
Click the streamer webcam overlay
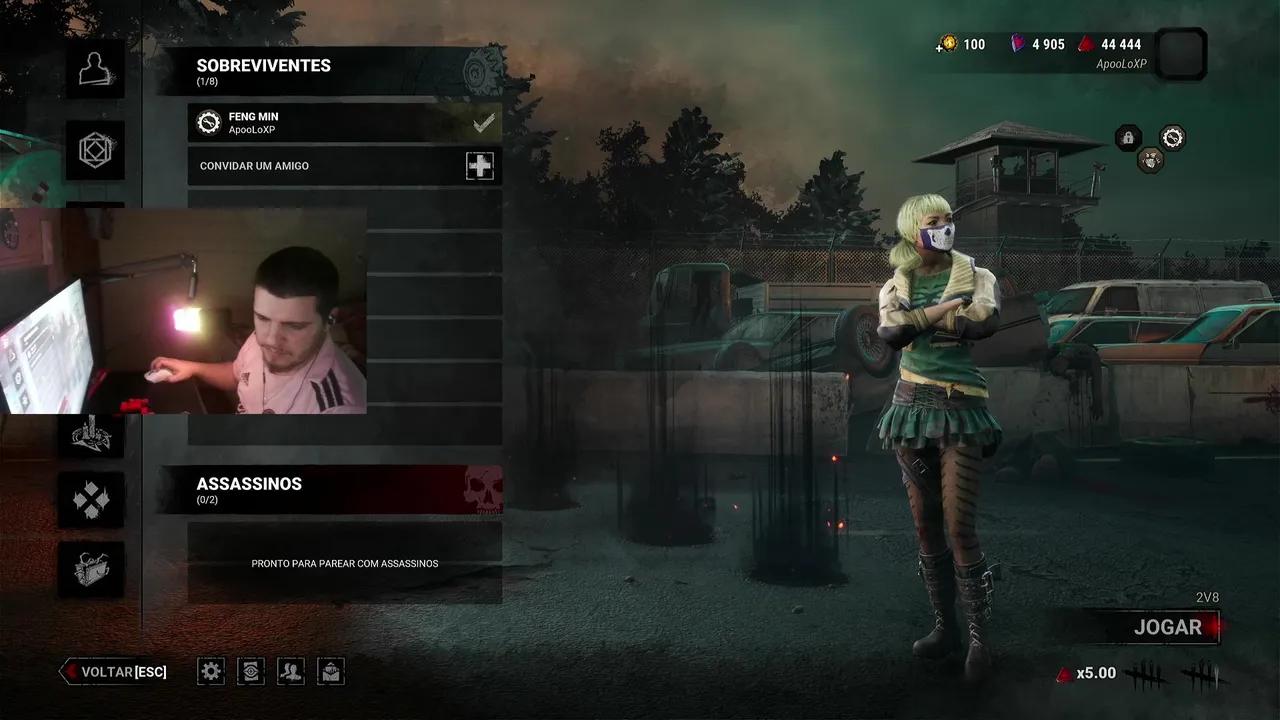pyautogui.click(x=185, y=310)
